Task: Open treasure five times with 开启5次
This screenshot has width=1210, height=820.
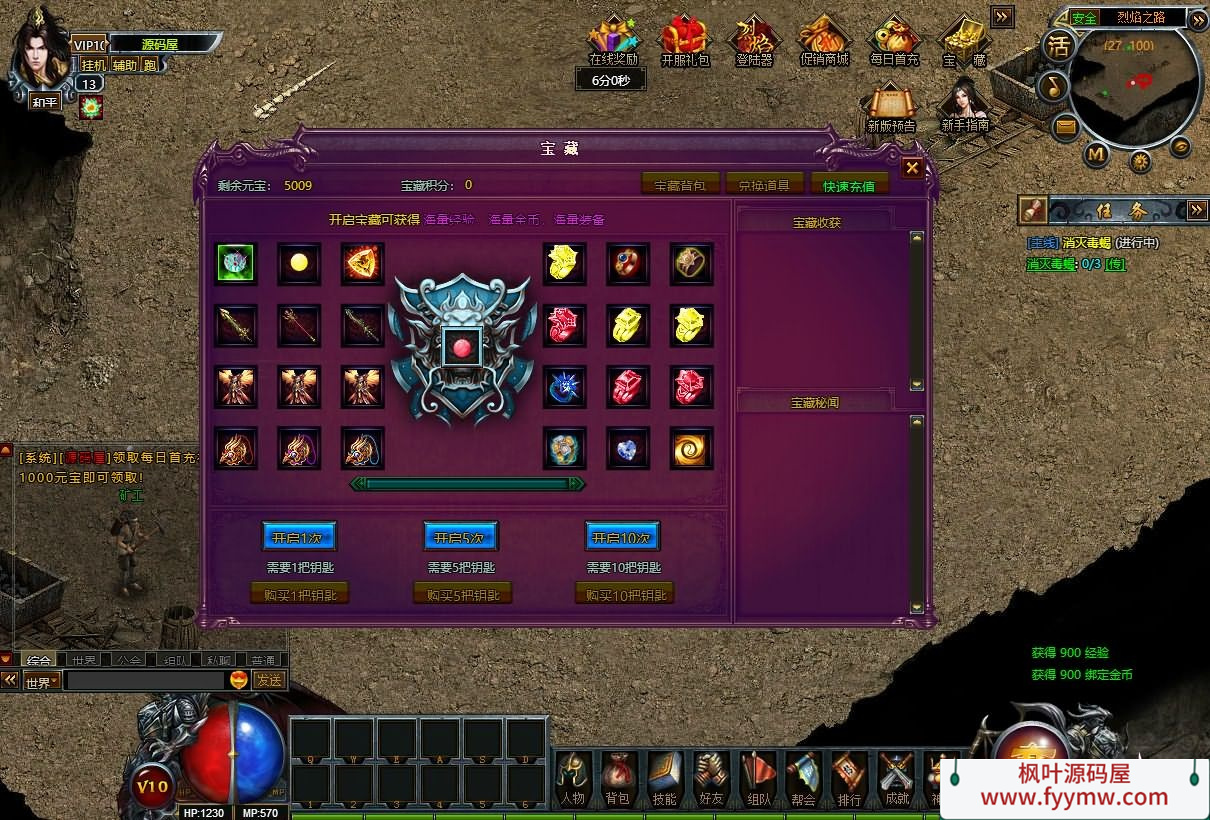Action: 460,537
